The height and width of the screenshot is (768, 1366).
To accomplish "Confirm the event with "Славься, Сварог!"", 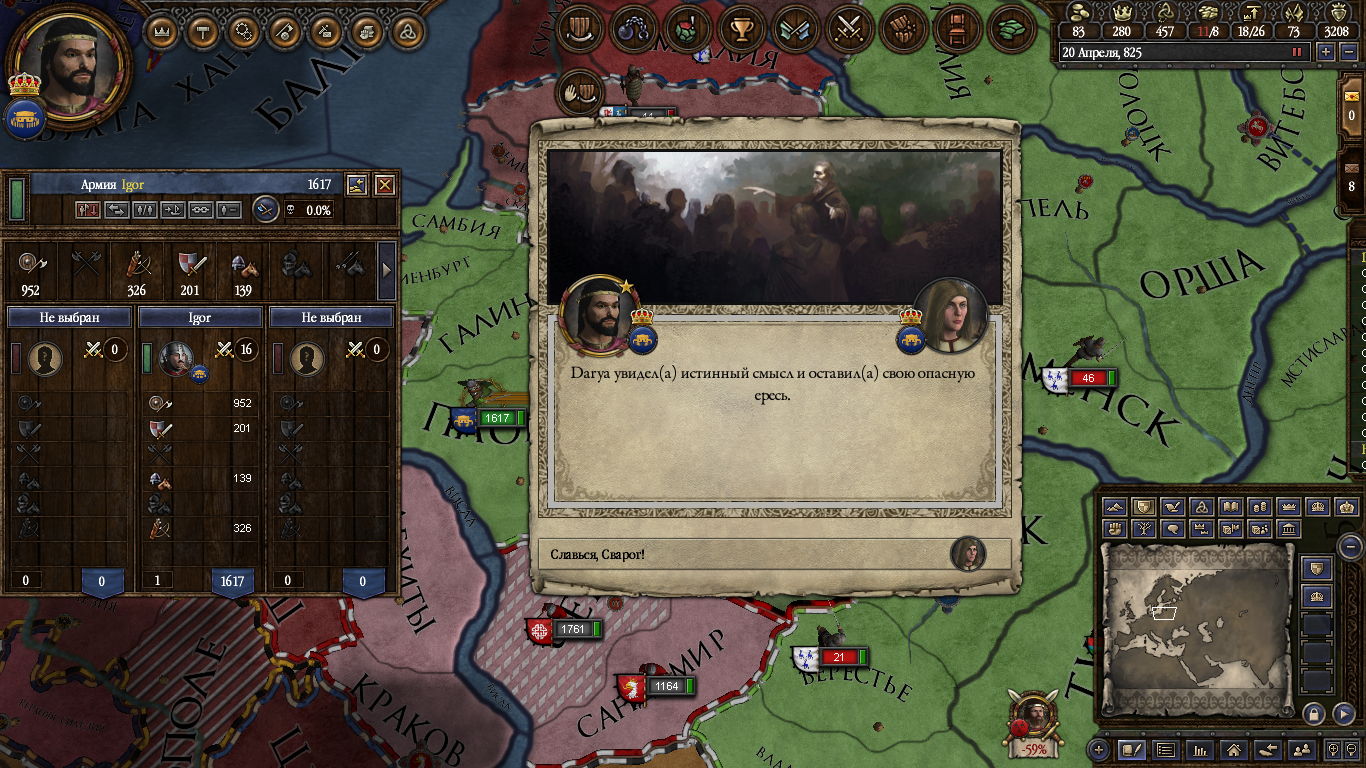I will click(760, 554).
